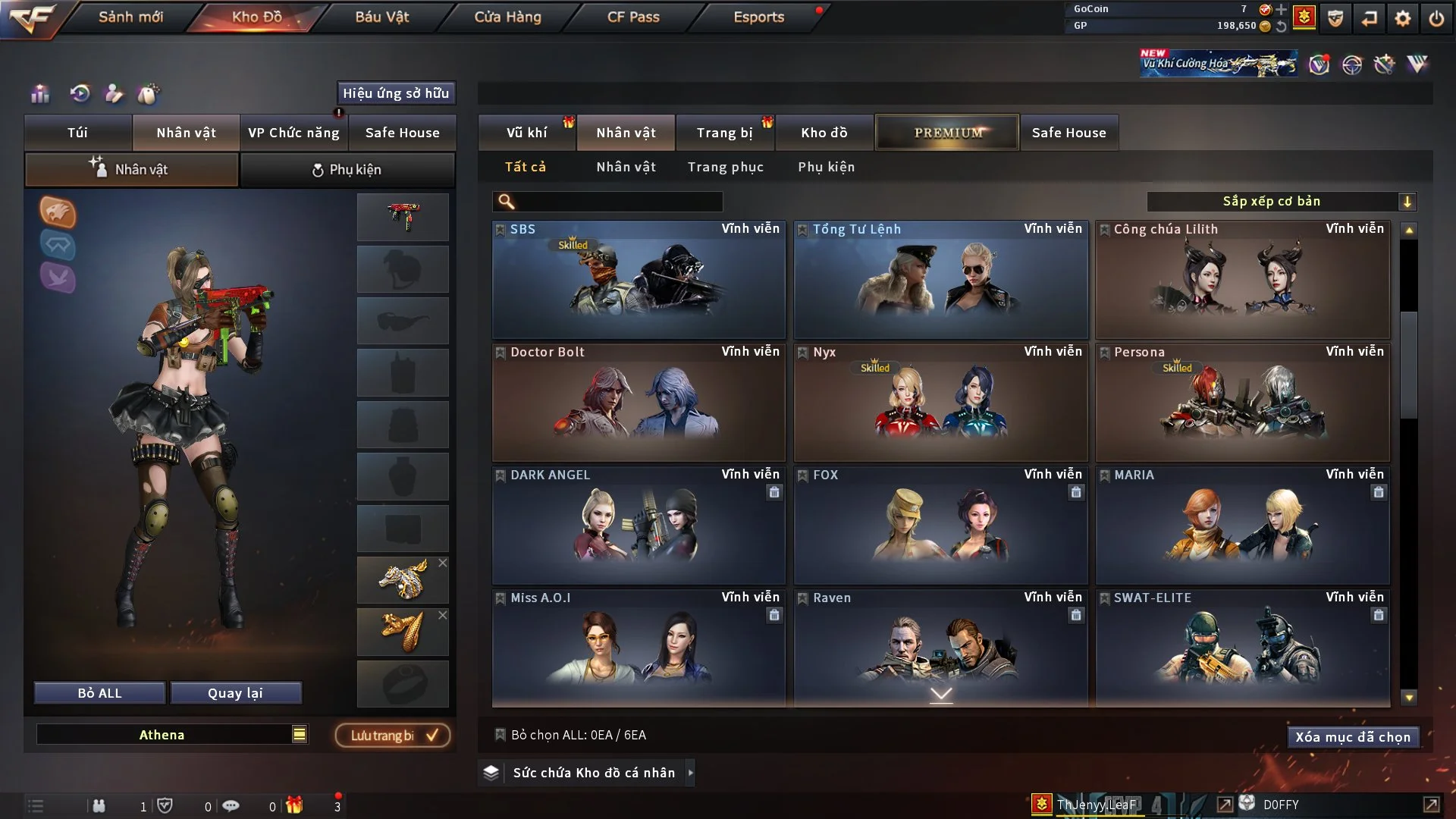This screenshot has width=1456, height=819.
Task: Open the gear settings icon
Action: (1403, 18)
